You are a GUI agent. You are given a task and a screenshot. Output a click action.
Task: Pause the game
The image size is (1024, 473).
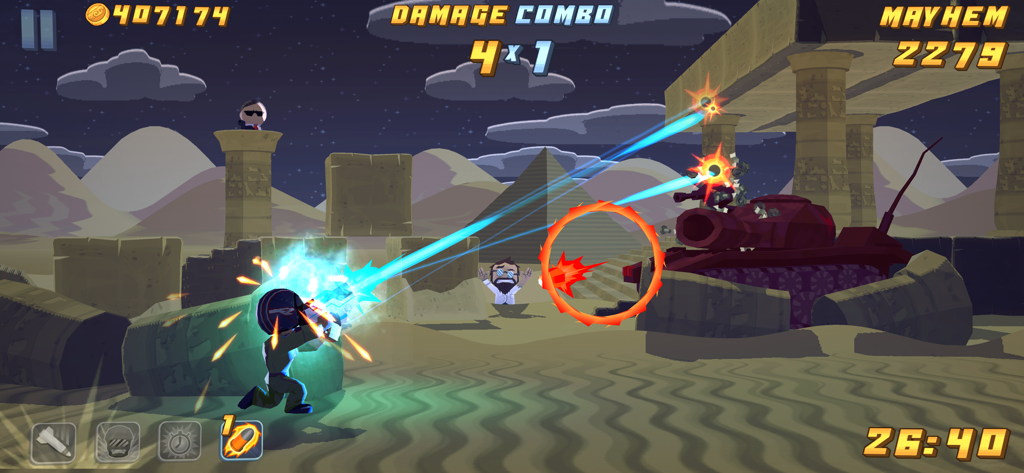pos(37,28)
